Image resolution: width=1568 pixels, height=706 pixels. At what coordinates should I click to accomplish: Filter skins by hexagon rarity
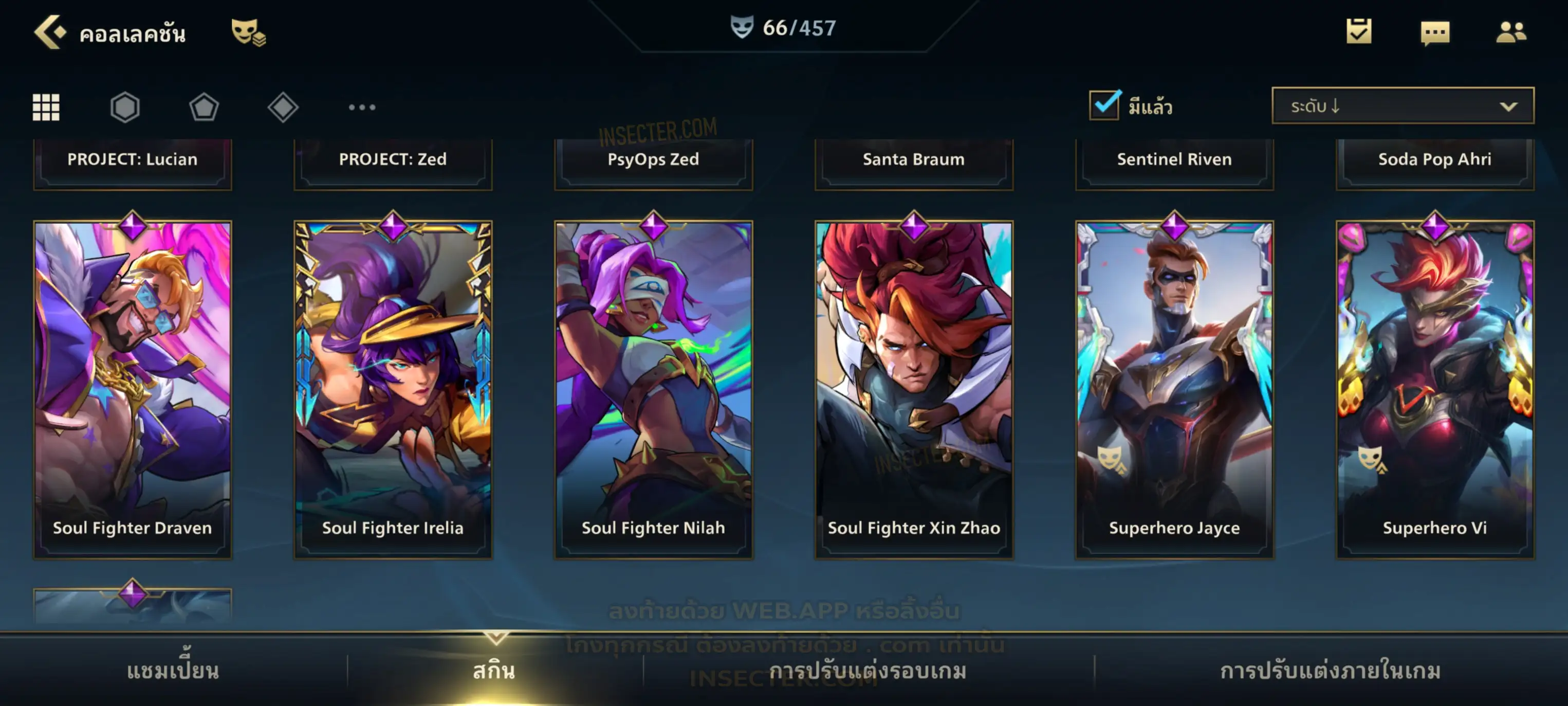click(x=125, y=107)
